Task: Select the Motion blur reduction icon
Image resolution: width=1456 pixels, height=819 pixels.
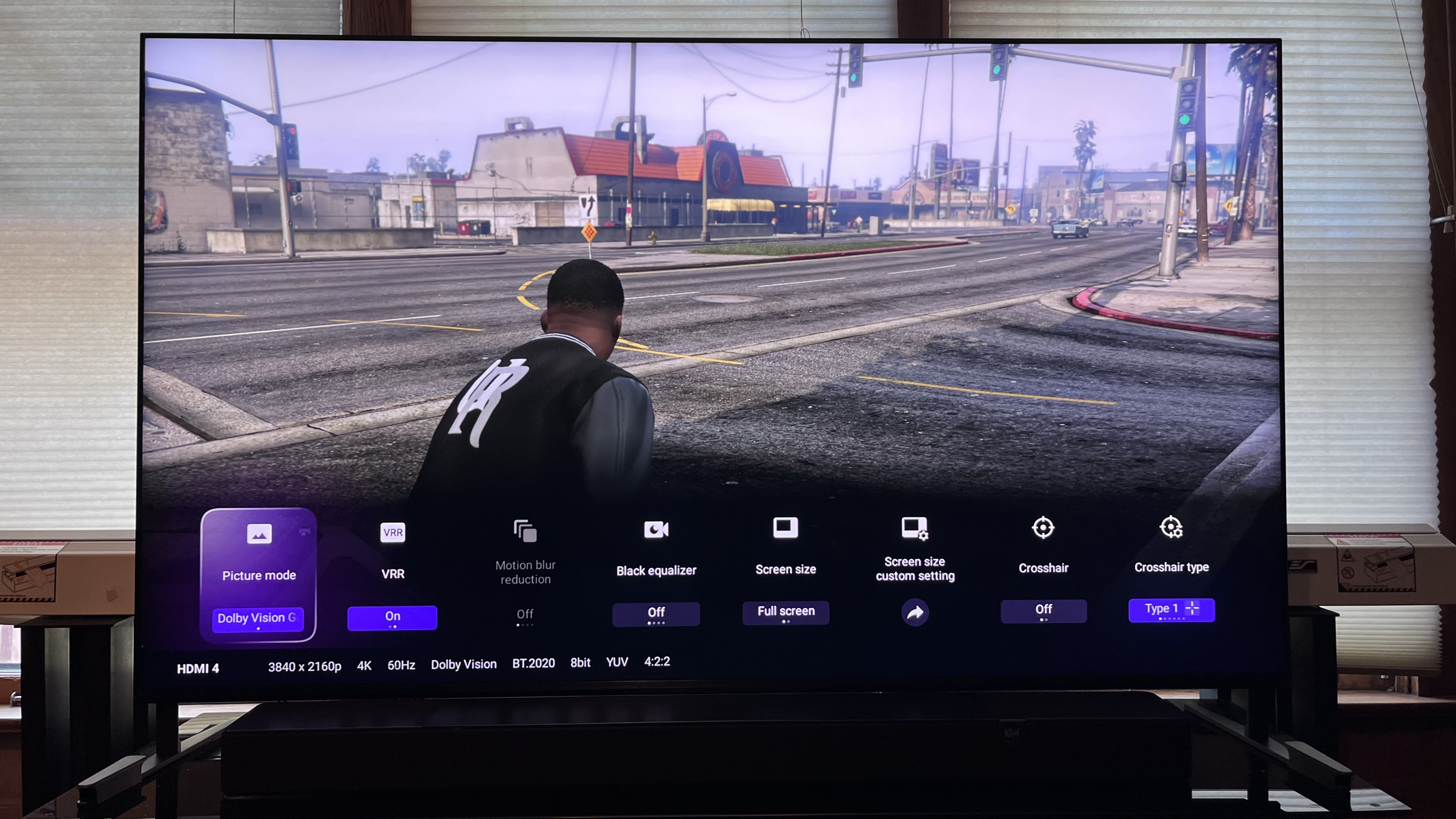Action: coord(525,531)
